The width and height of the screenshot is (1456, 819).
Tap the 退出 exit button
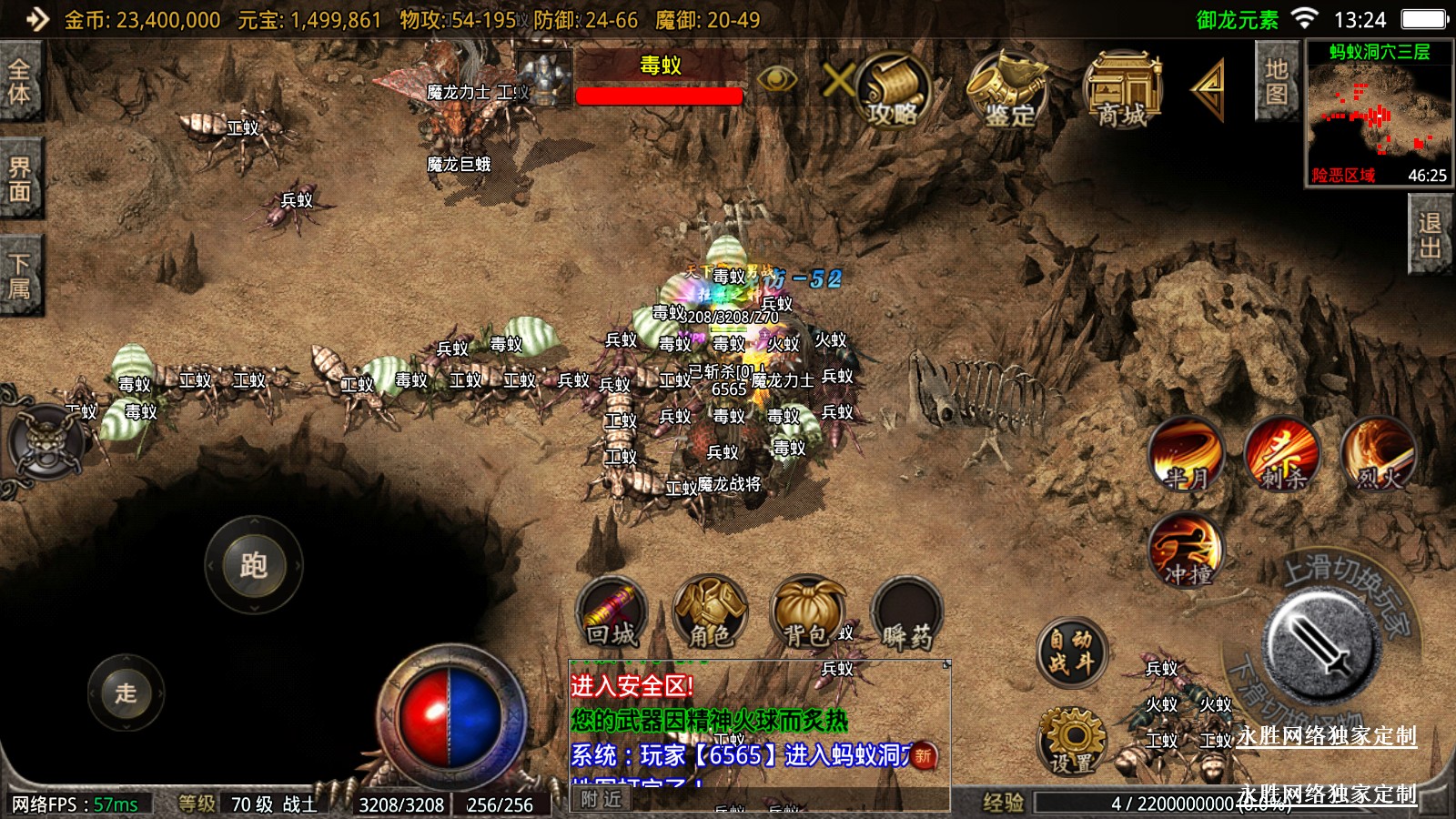click(x=1430, y=236)
